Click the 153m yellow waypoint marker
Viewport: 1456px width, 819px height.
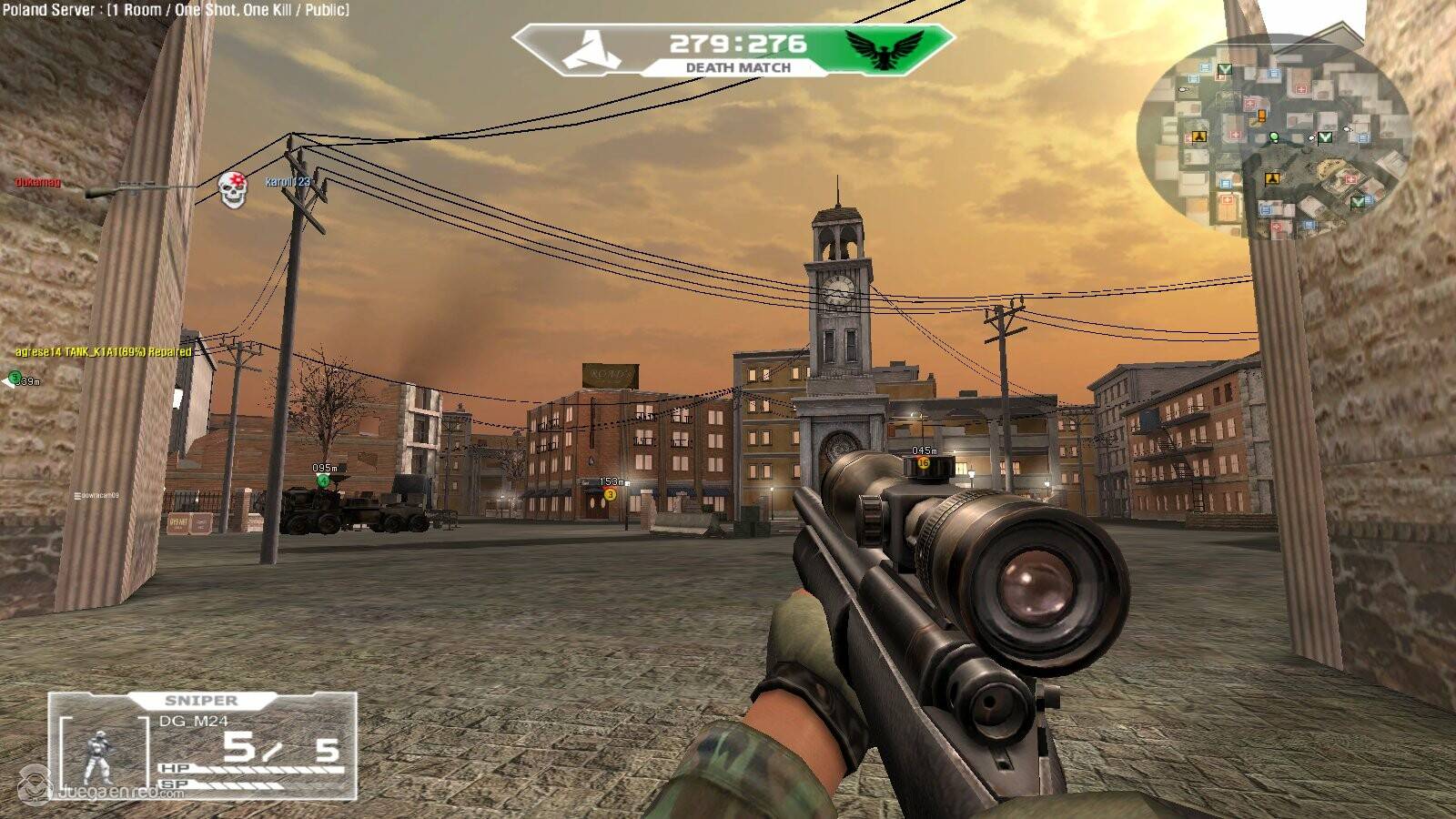(x=611, y=494)
